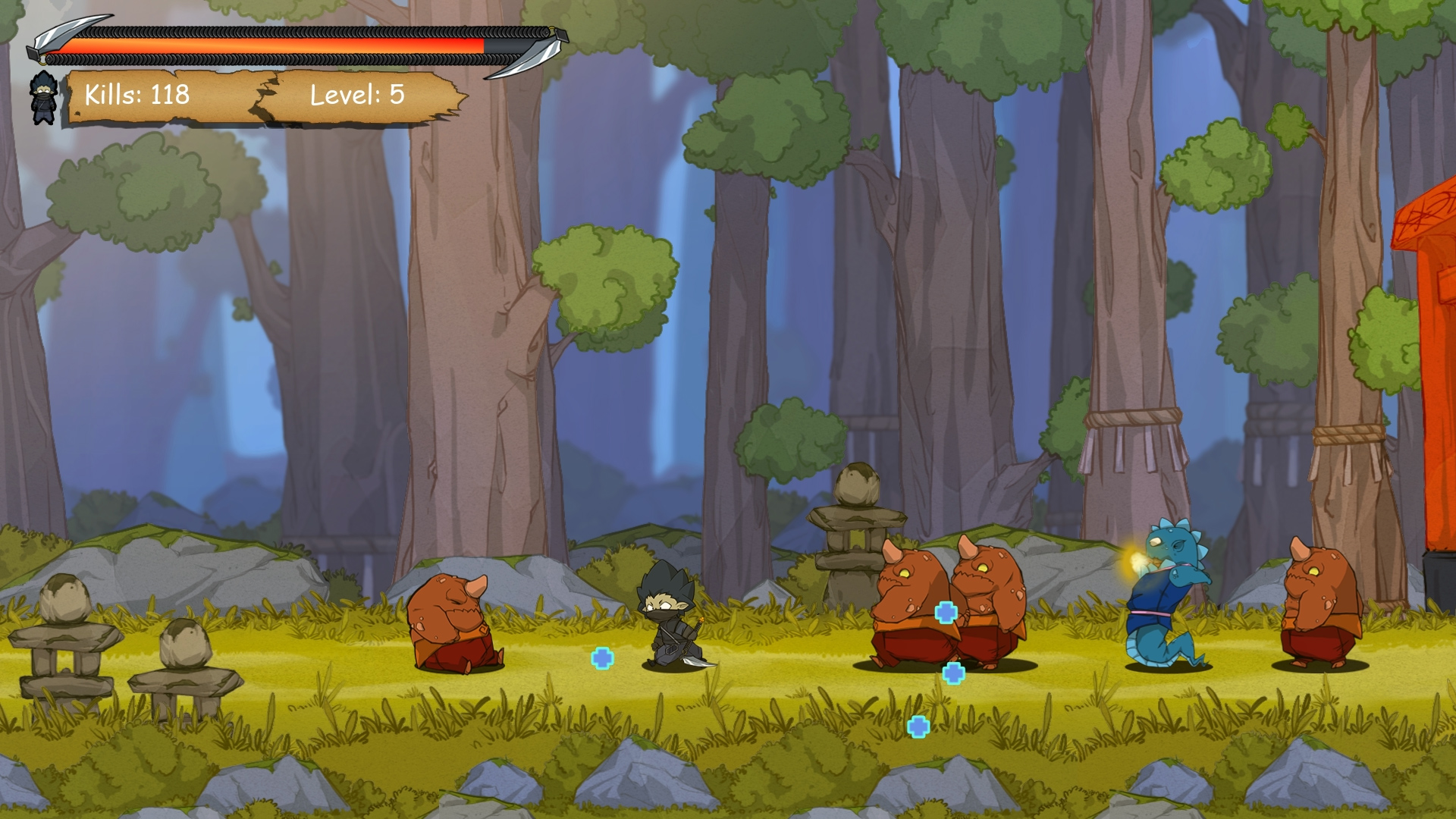
Task: Select the Kills: 118 label
Action: (x=136, y=96)
